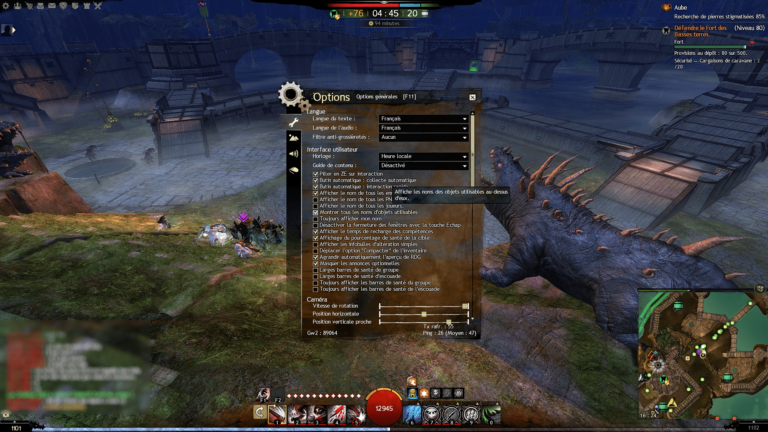The height and width of the screenshot is (432, 768).
Task: Activate weapon skill slot 1
Action: 279,412
